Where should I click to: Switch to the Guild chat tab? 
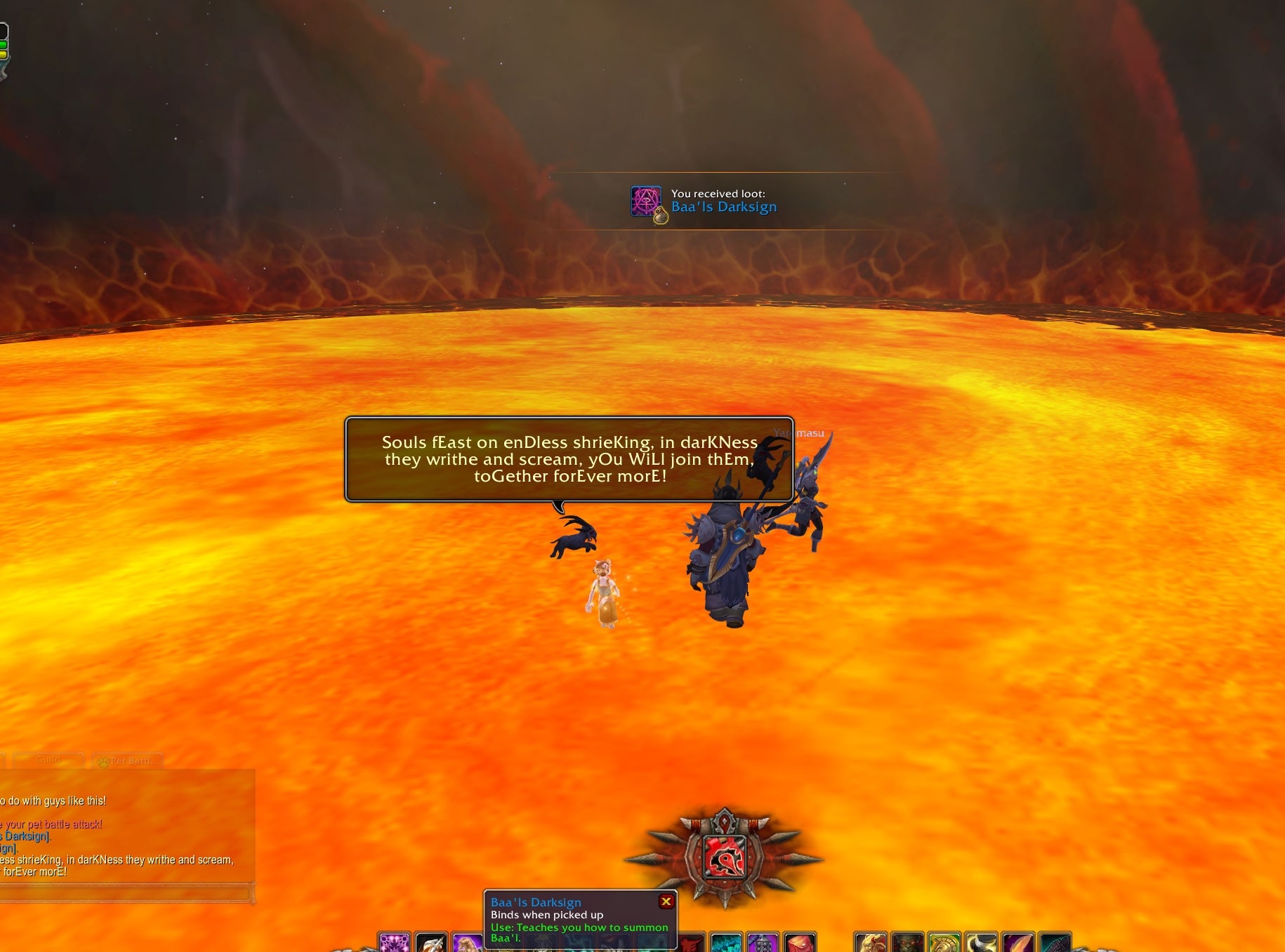(x=48, y=760)
